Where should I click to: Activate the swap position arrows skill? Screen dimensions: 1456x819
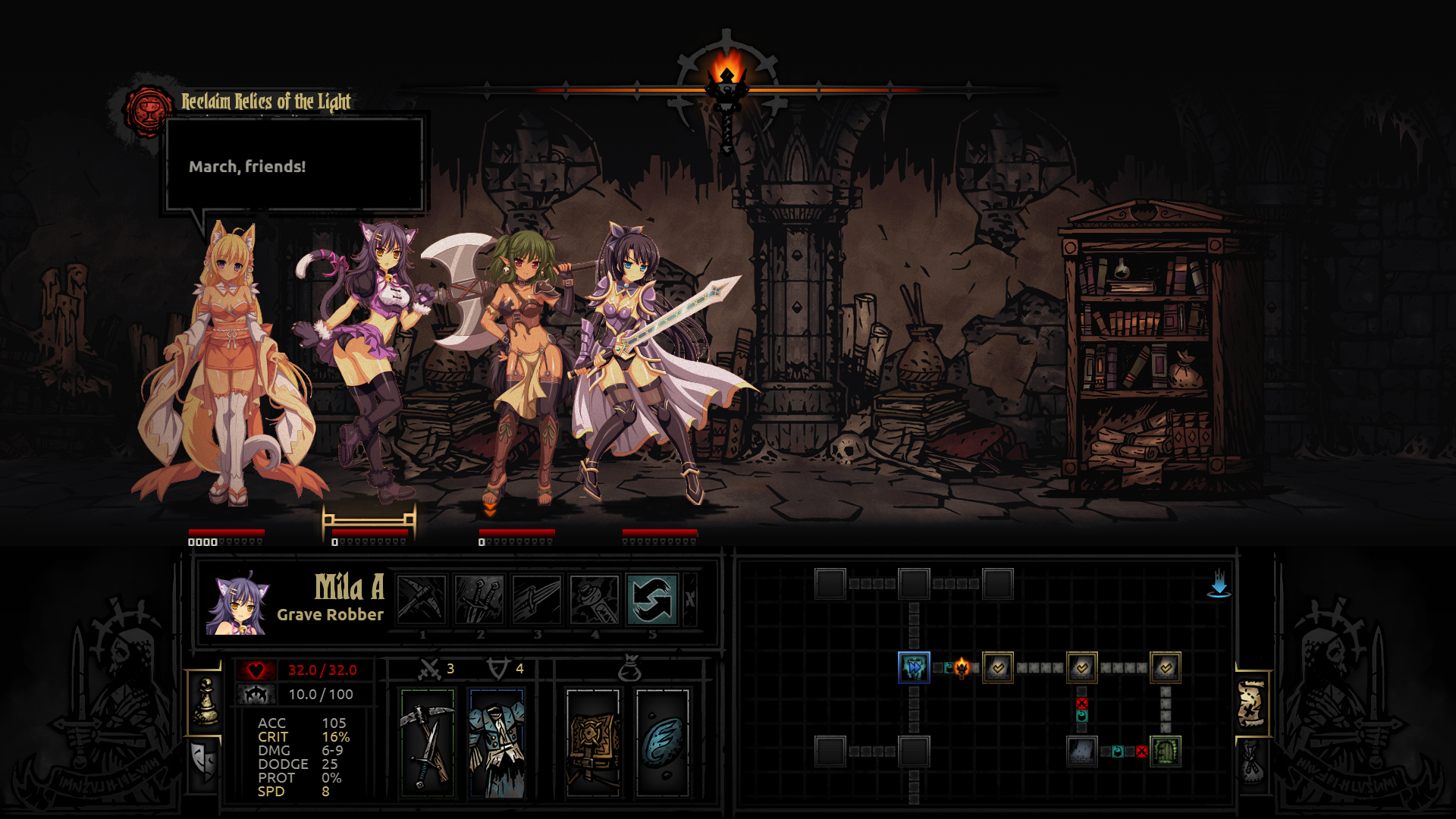(652, 599)
